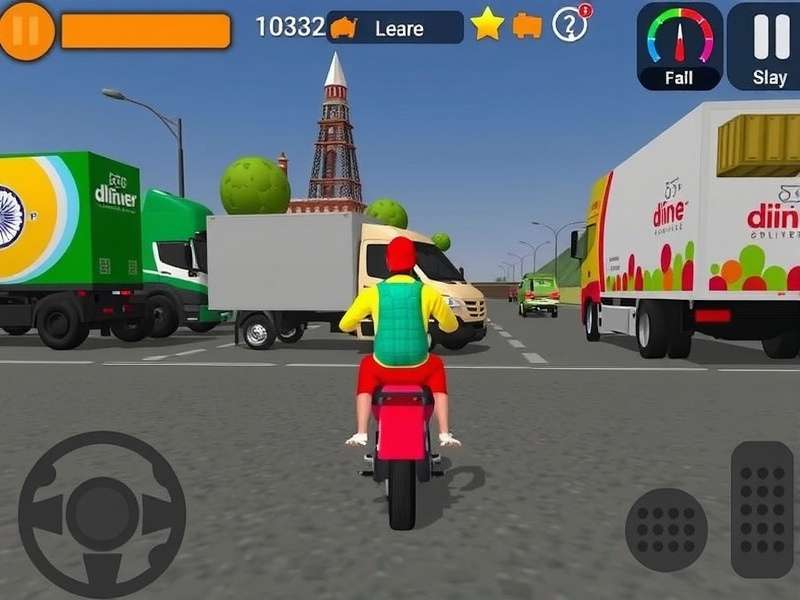Hit the Slay pause button
This screenshot has height=600, width=800.
pos(769,46)
